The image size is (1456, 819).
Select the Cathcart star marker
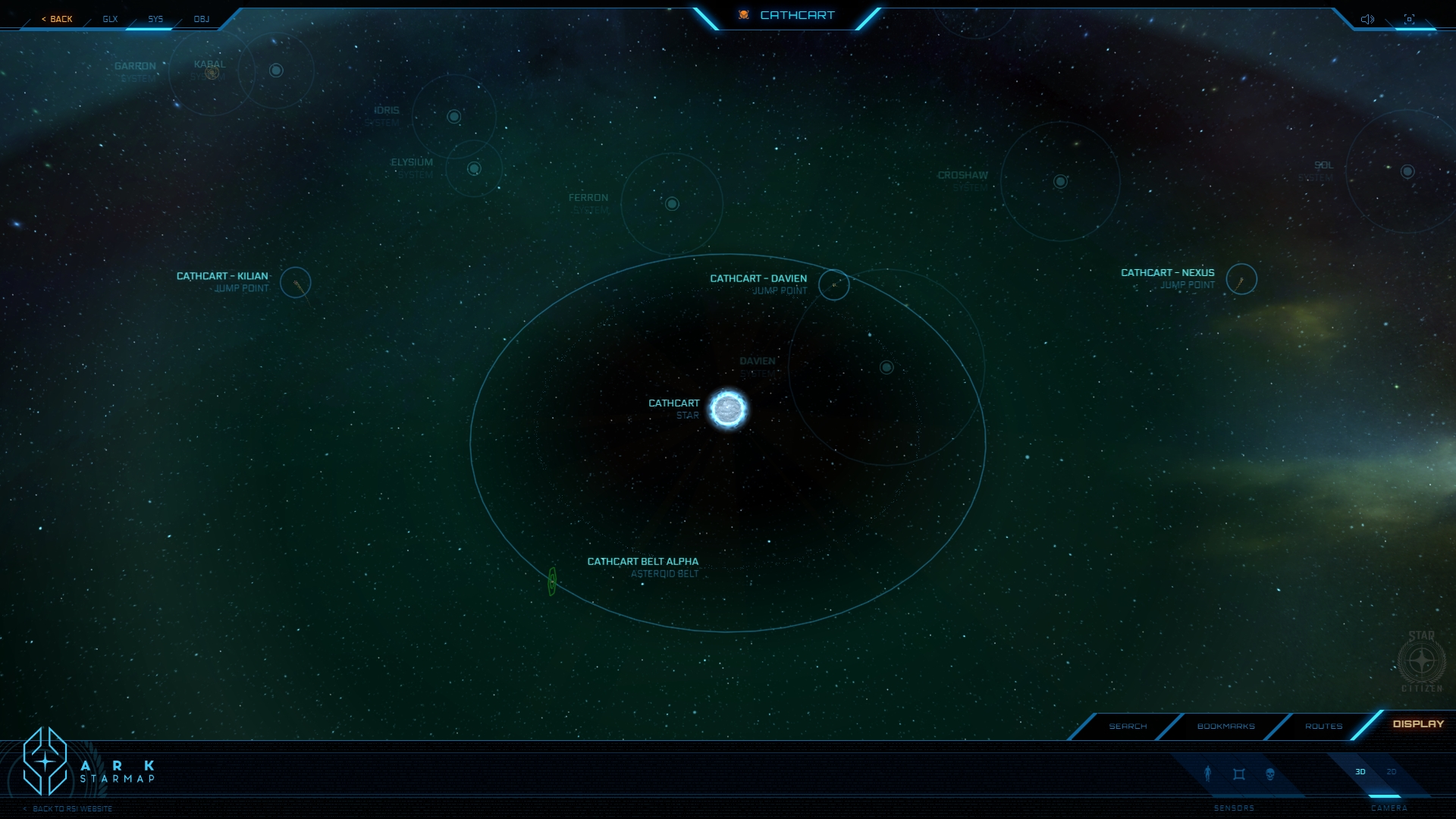point(728,409)
